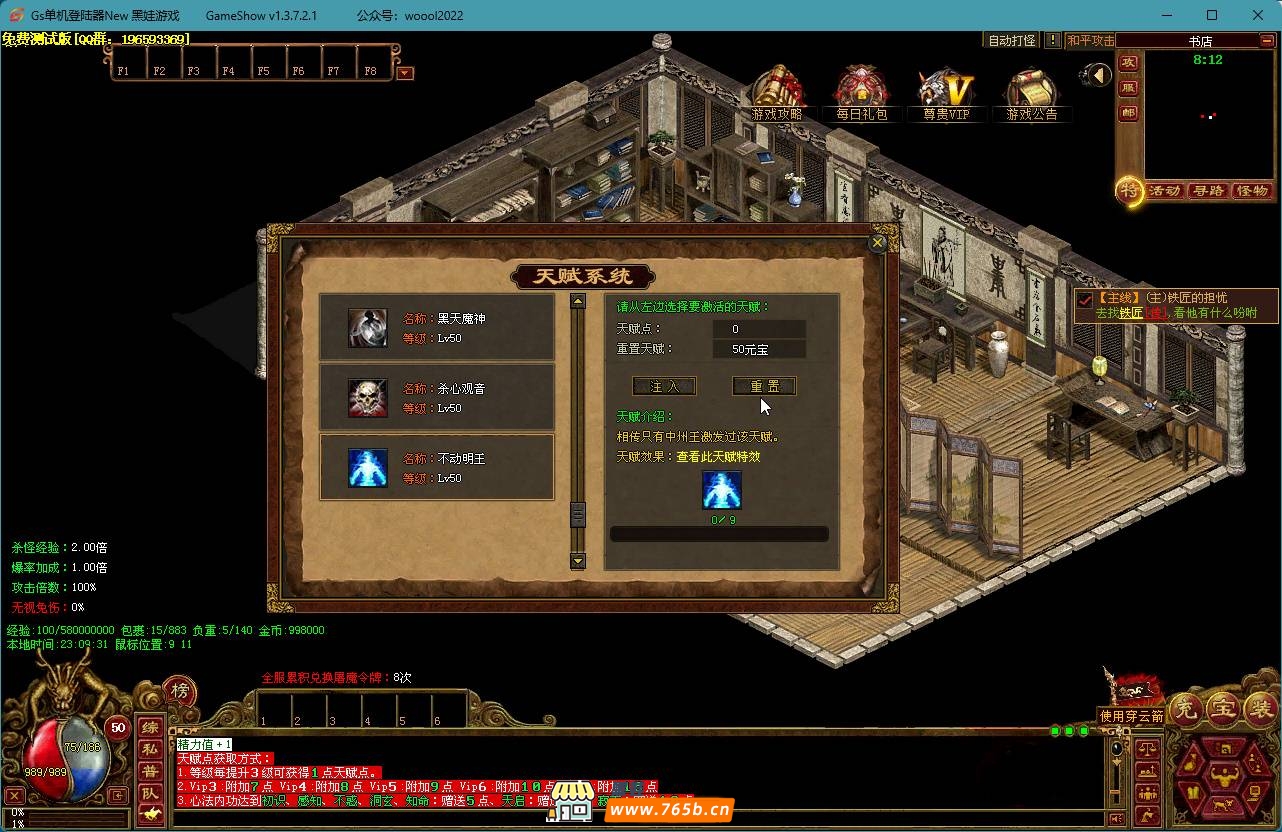Open the 怪物 monsters button
Viewport: 1282px width, 832px height.
click(1252, 191)
